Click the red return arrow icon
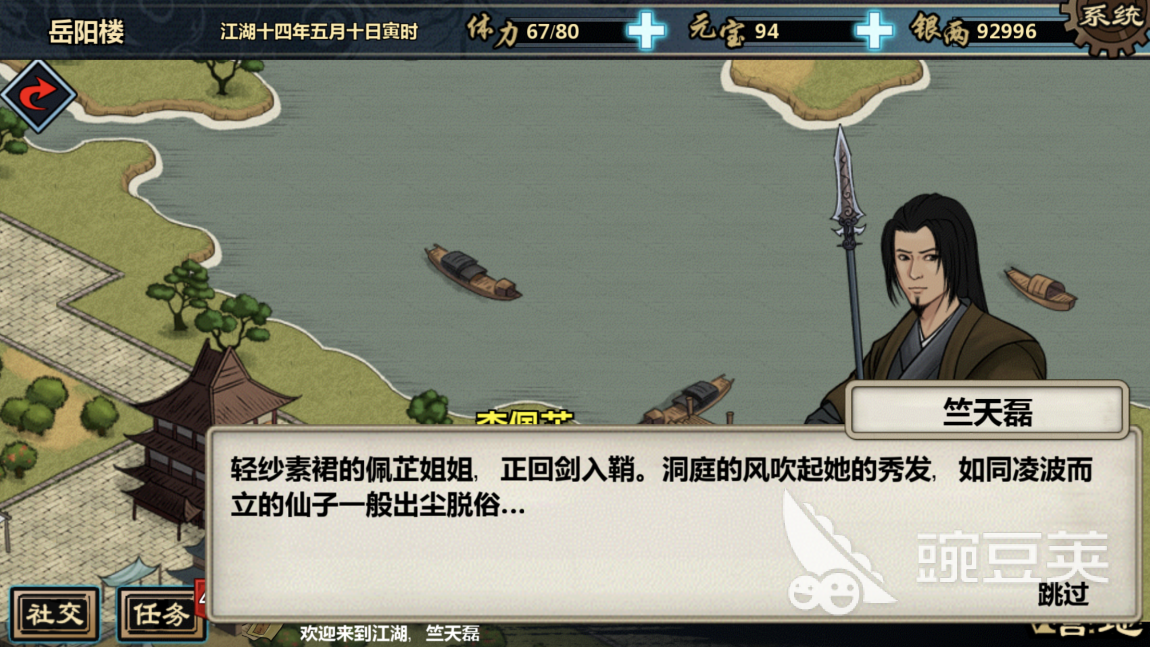Screen dimensions: 1150x647 coord(37,95)
